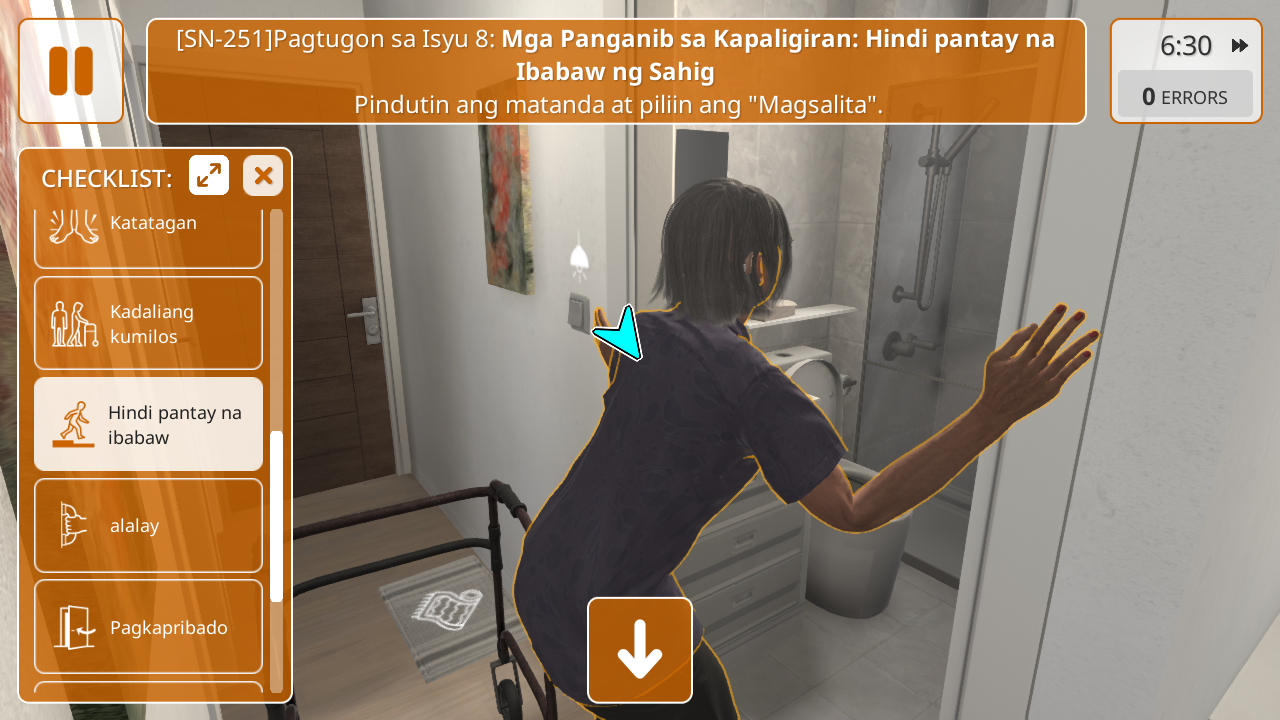Fast-forward the timer
1280x720 pixels.
pyautogui.click(x=1240, y=46)
